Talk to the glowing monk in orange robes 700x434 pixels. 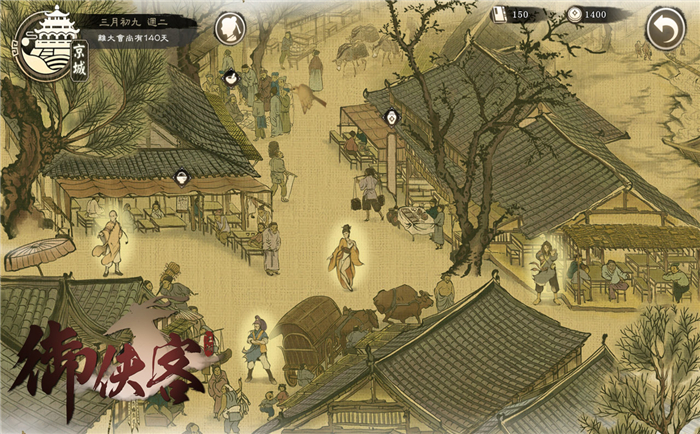(x=112, y=242)
